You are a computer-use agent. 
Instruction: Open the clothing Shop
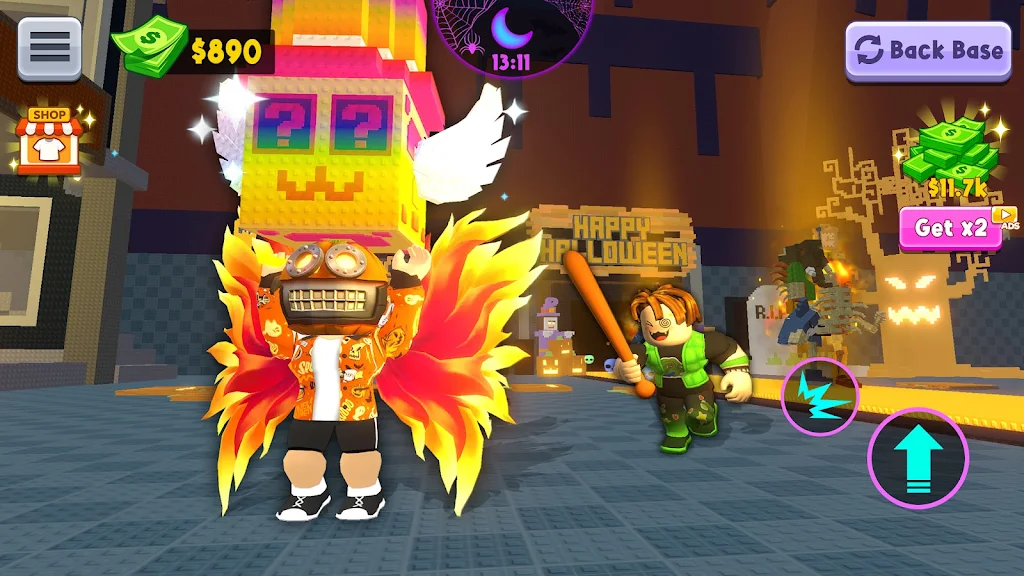49,142
